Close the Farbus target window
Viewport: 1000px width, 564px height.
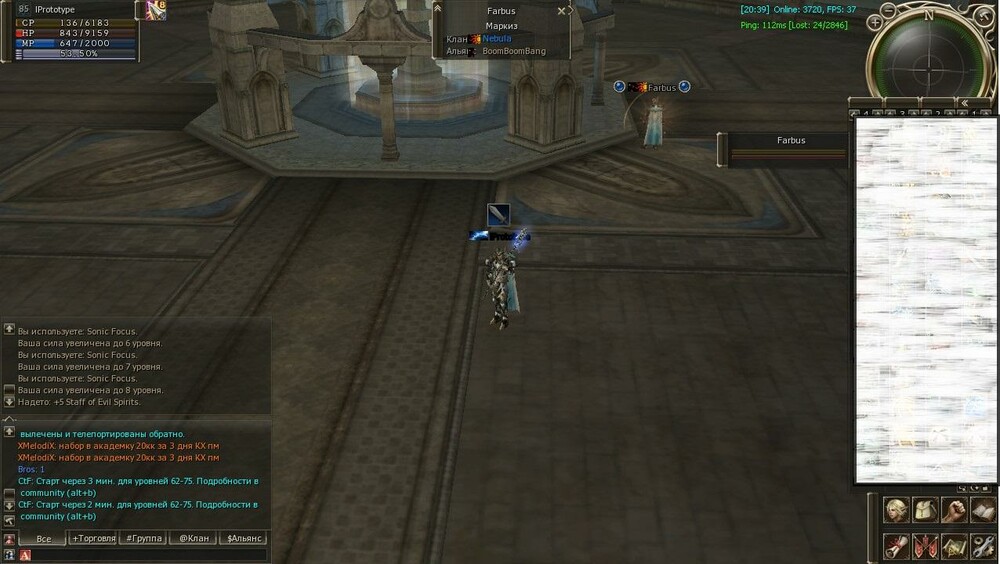click(x=561, y=11)
